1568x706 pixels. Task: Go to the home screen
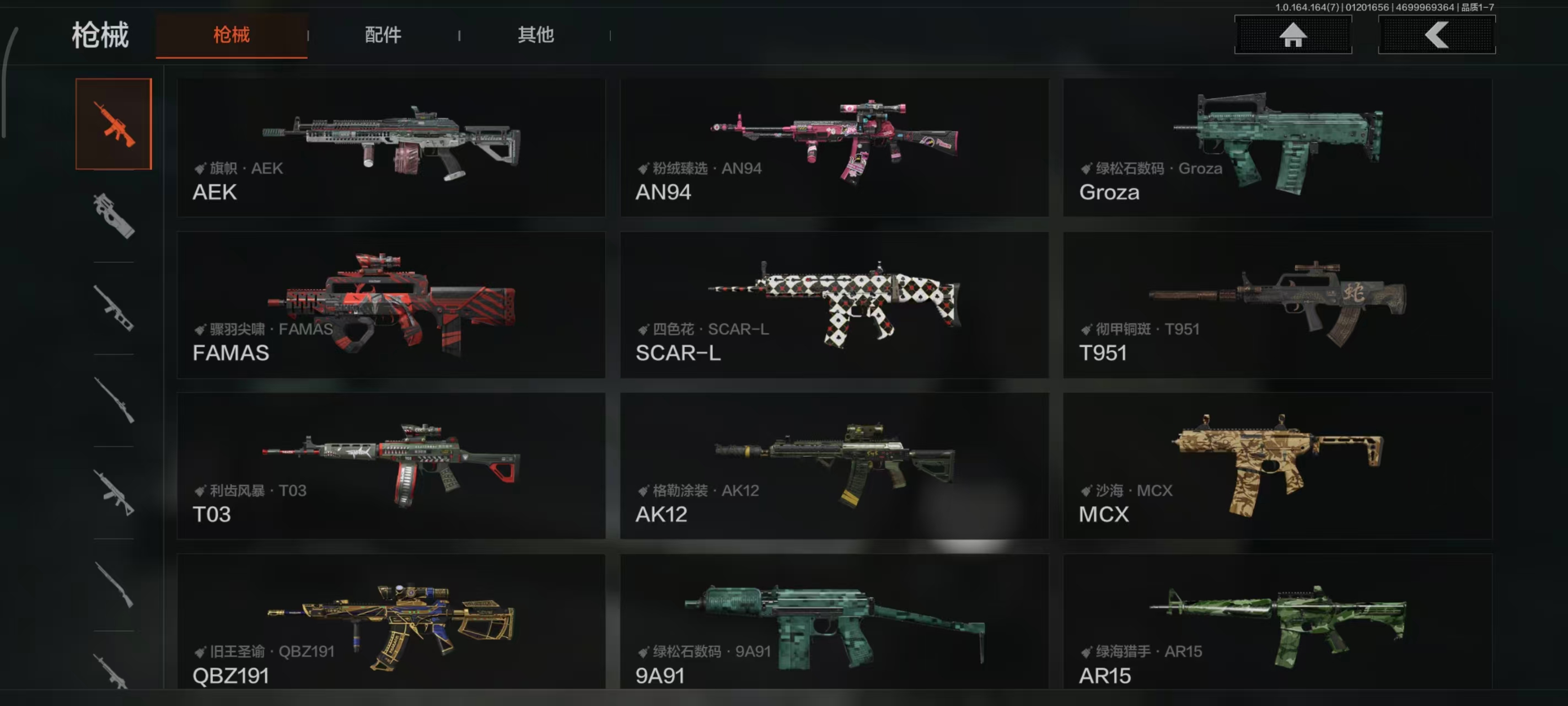pos(1292,35)
